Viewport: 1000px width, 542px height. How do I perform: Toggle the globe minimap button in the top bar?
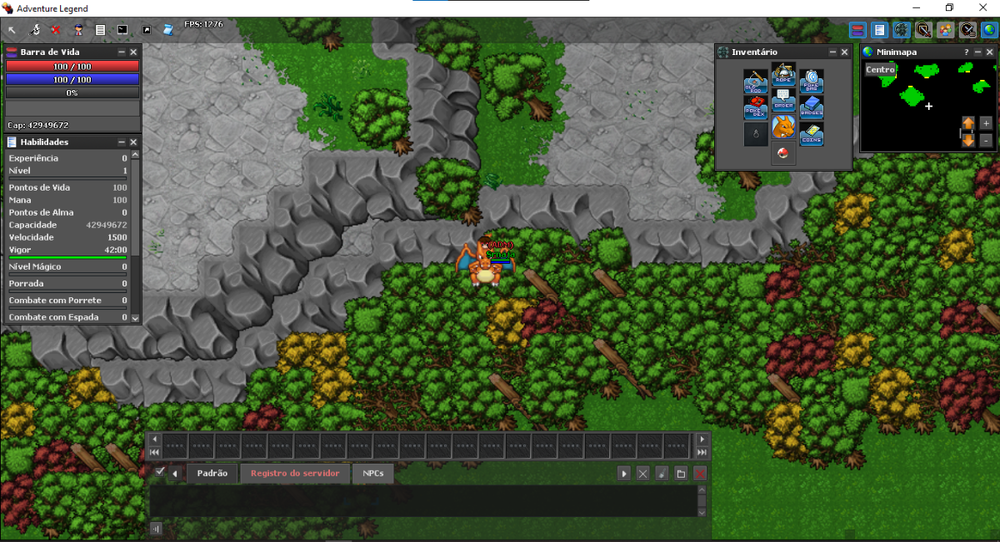pos(988,30)
